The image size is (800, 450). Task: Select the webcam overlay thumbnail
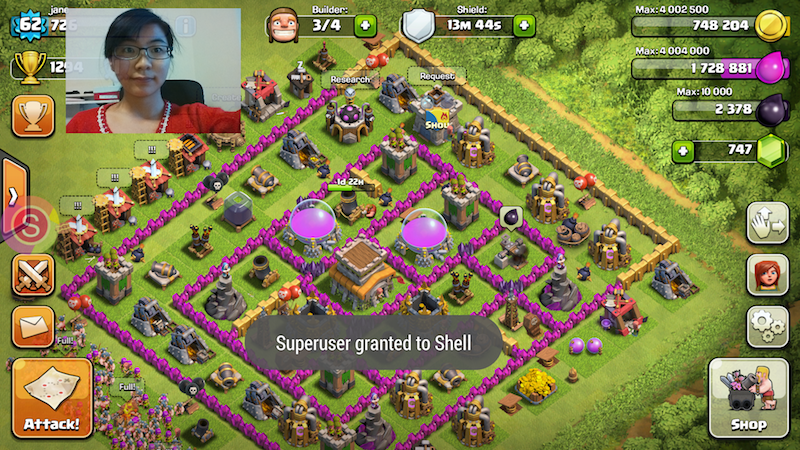coord(153,70)
